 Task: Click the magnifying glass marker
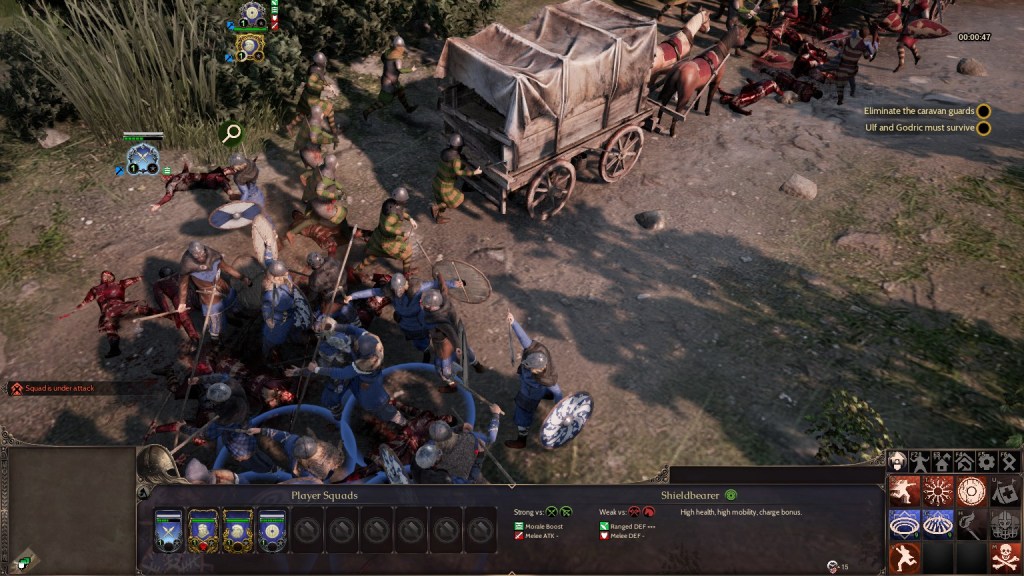232,132
